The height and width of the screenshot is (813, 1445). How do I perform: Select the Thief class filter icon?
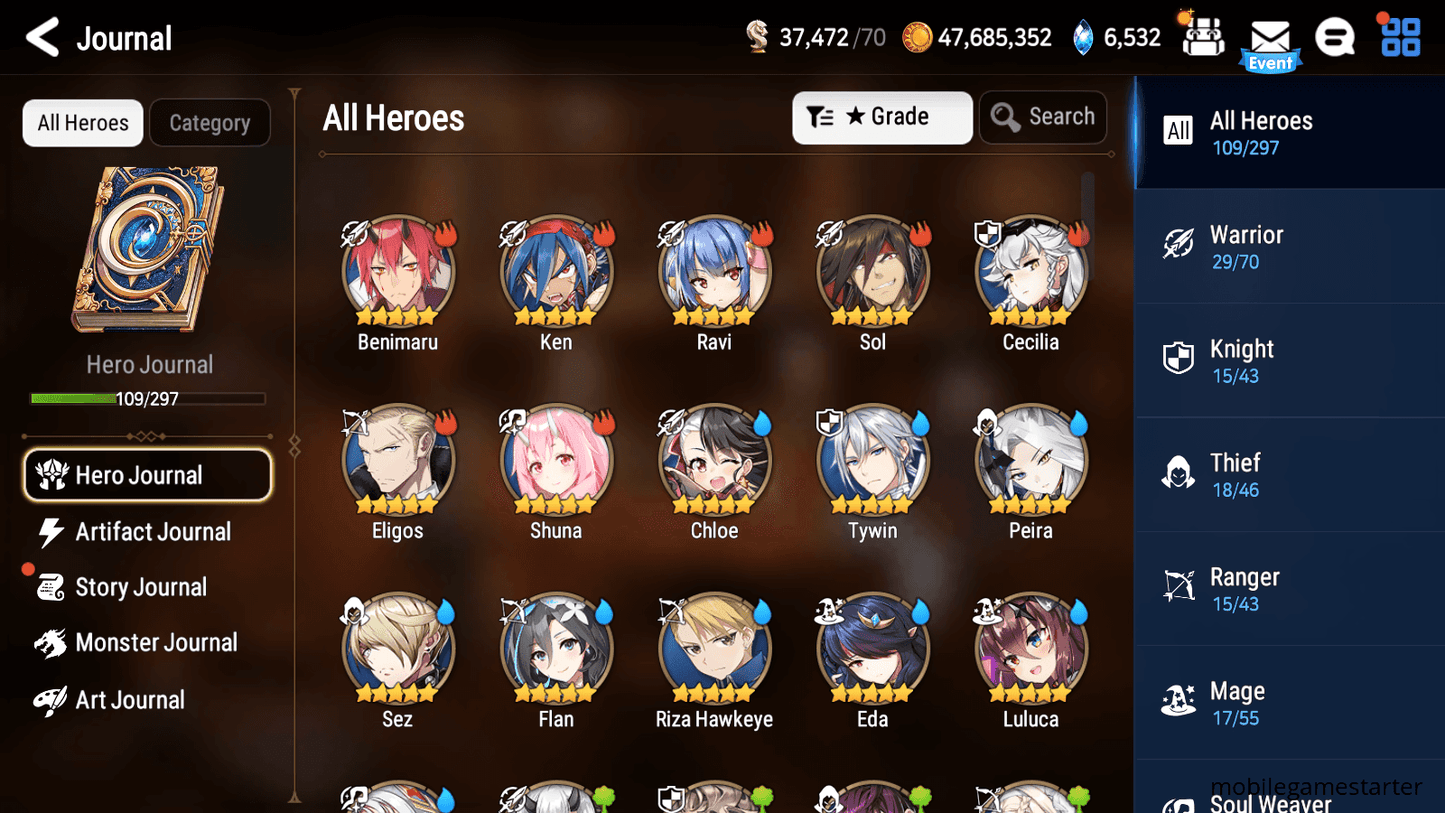pyautogui.click(x=1180, y=473)
